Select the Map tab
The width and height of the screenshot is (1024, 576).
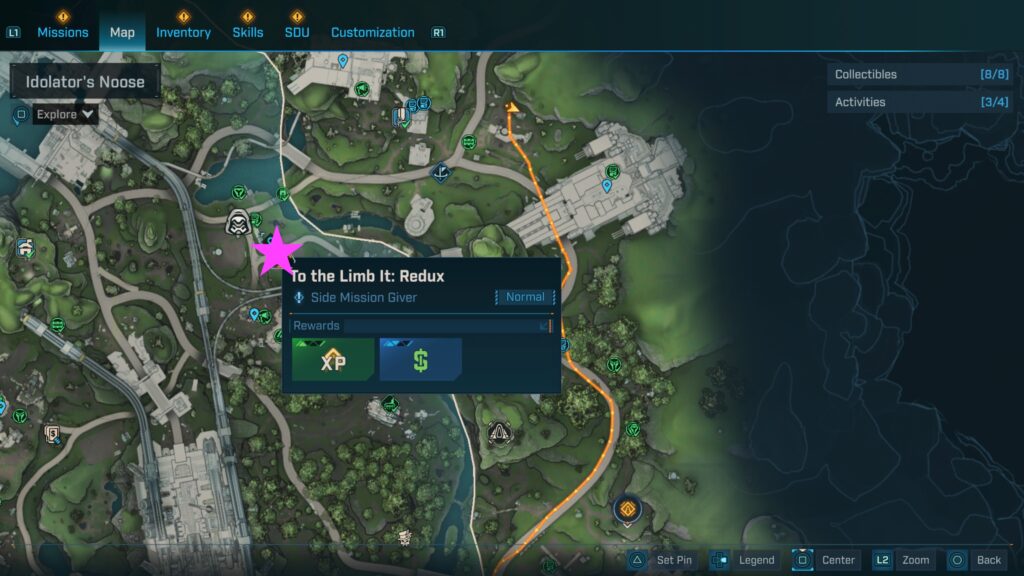122,32
